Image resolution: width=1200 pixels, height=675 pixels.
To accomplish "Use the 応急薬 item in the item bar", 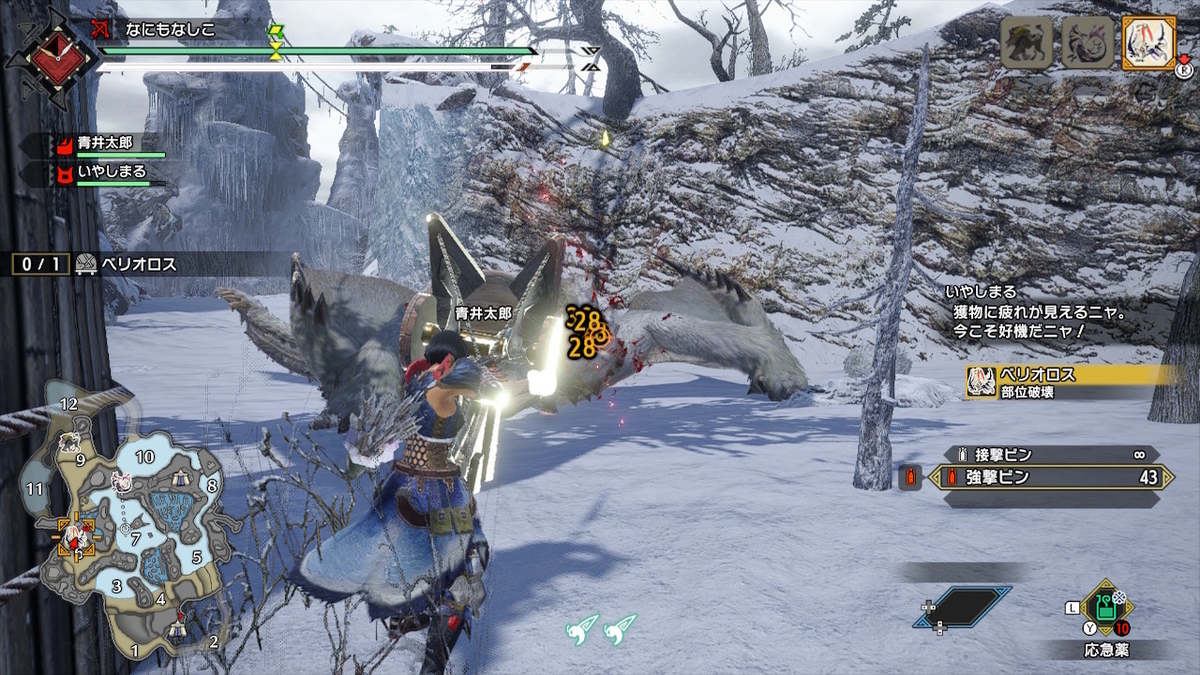I will coord(1104,609).
